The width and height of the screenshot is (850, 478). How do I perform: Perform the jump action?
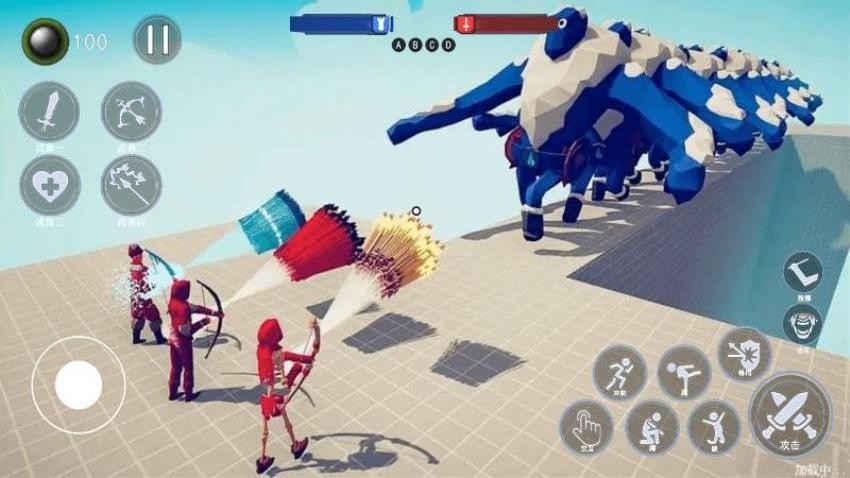point(714,427)
